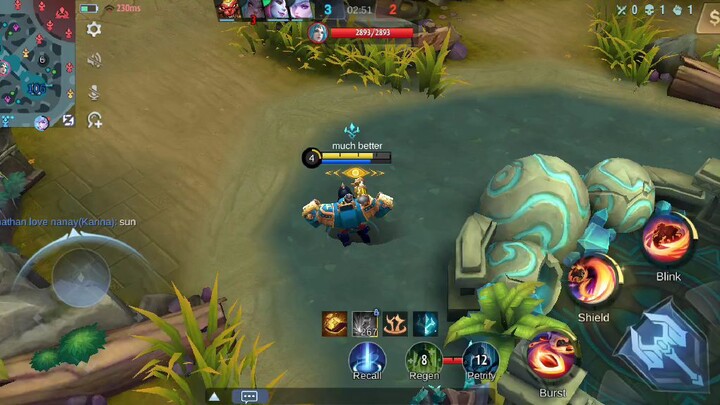Toggle the muted microphone icon
The width and height of the screenshot is (720, 405).
pos(94,91)
